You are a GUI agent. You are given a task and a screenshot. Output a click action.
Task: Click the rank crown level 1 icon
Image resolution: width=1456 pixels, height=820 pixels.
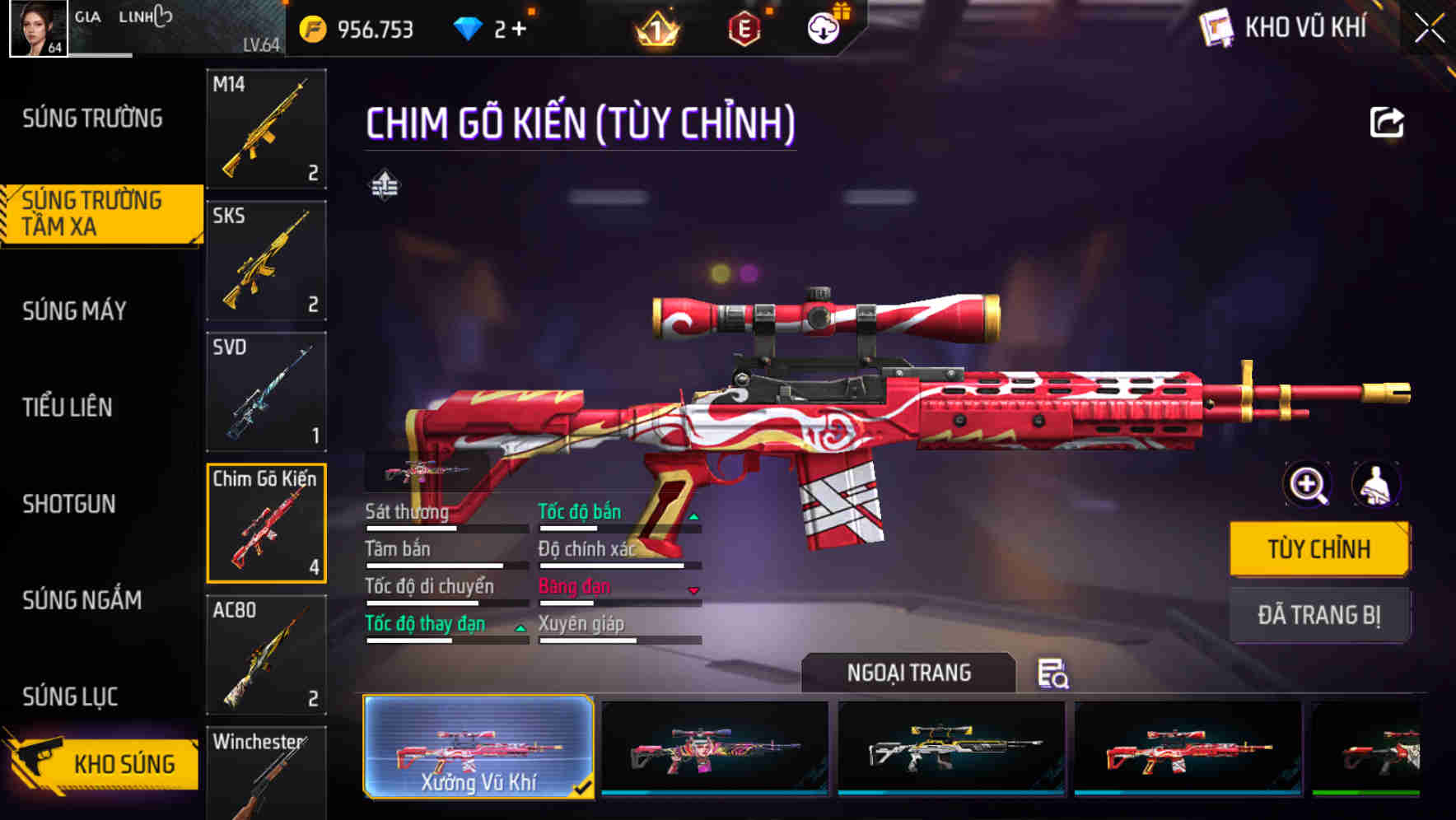pos(654,29)
